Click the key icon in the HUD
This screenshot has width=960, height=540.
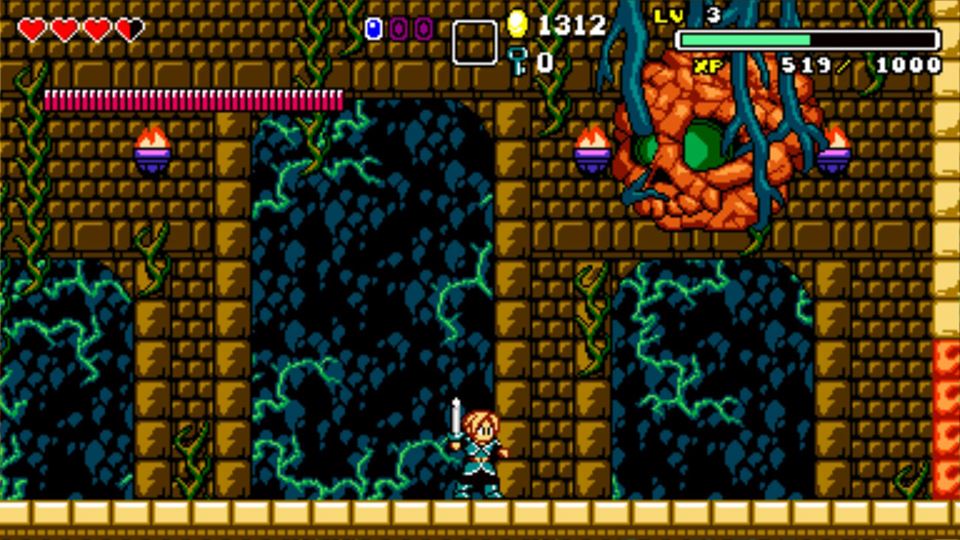click(517, 61)
